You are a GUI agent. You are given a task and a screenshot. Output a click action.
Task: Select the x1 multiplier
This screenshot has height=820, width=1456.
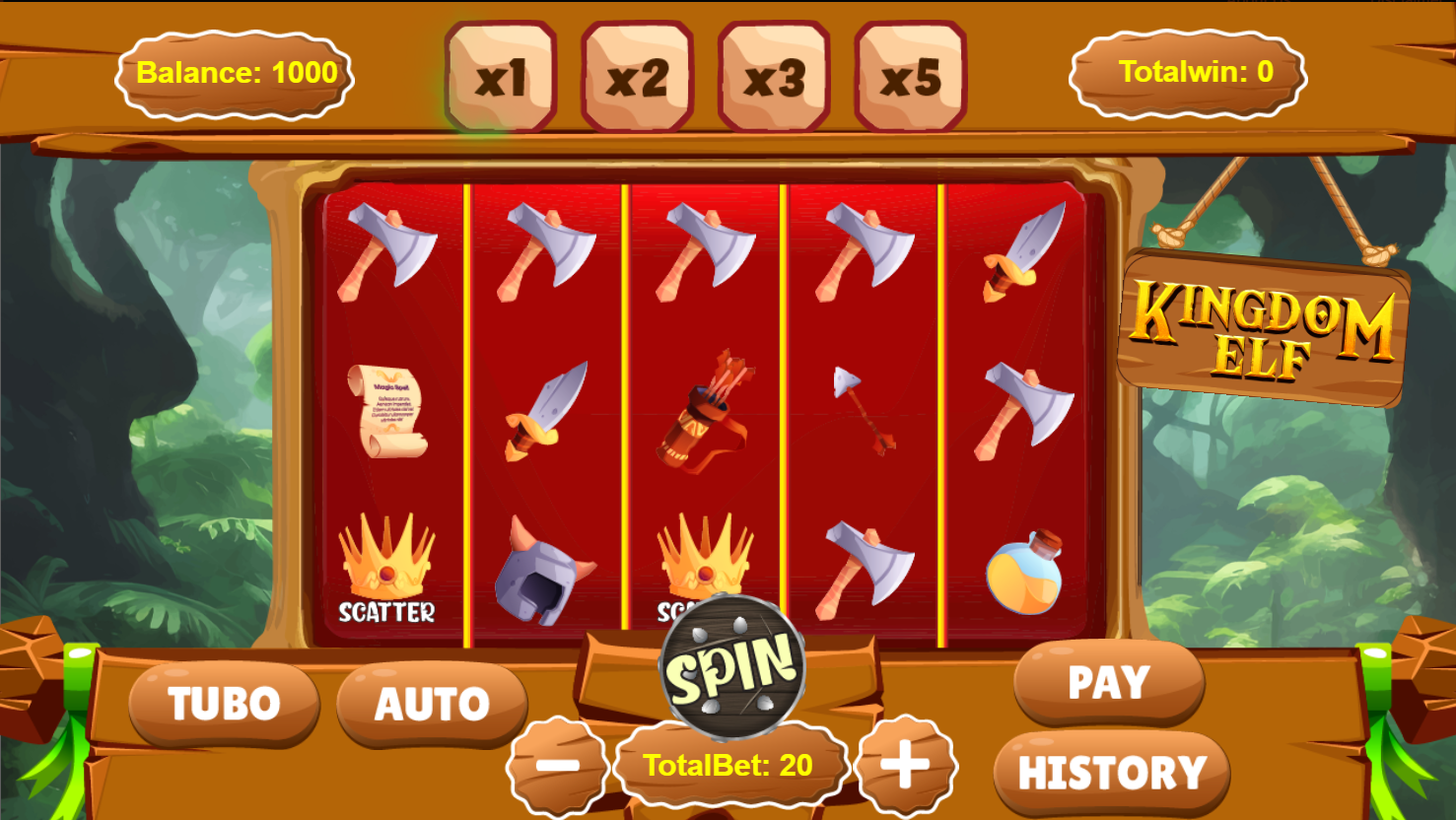click(x=501, y=77)
